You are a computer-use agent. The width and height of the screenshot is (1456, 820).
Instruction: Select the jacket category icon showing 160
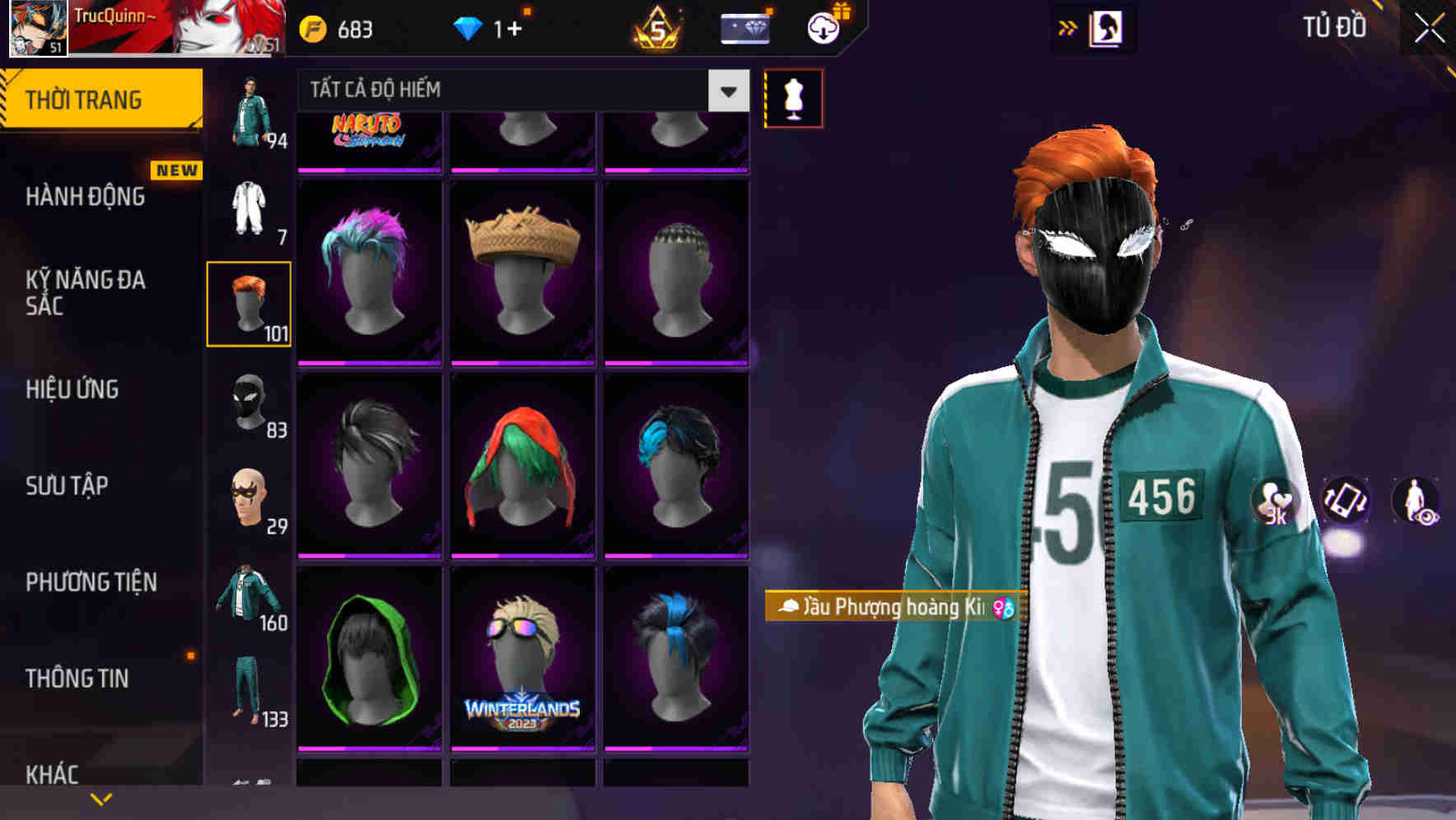click(x=249, y=601)
